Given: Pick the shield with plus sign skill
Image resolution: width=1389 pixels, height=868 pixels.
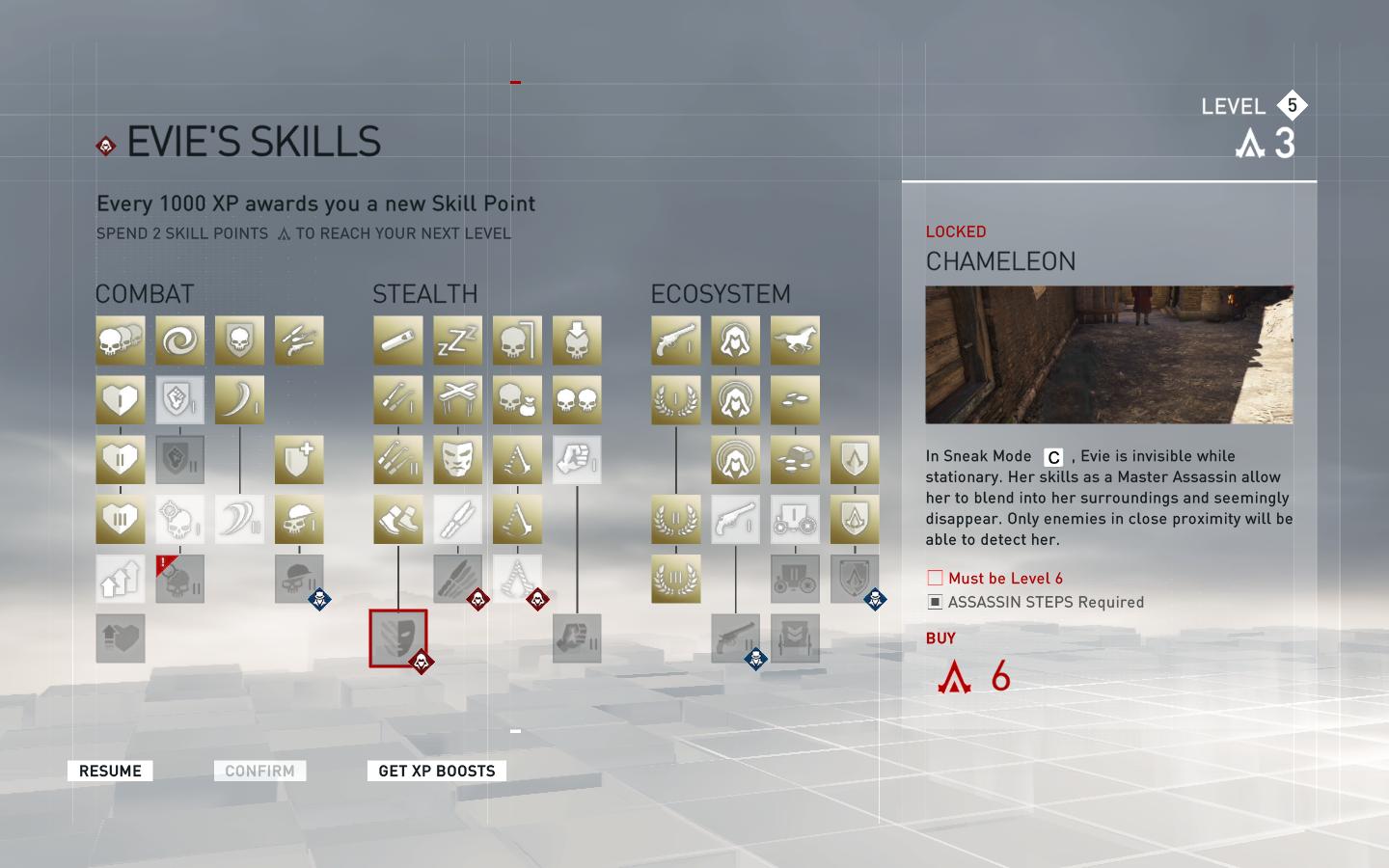Looking at the screenshot, I should tap(299, 460).
